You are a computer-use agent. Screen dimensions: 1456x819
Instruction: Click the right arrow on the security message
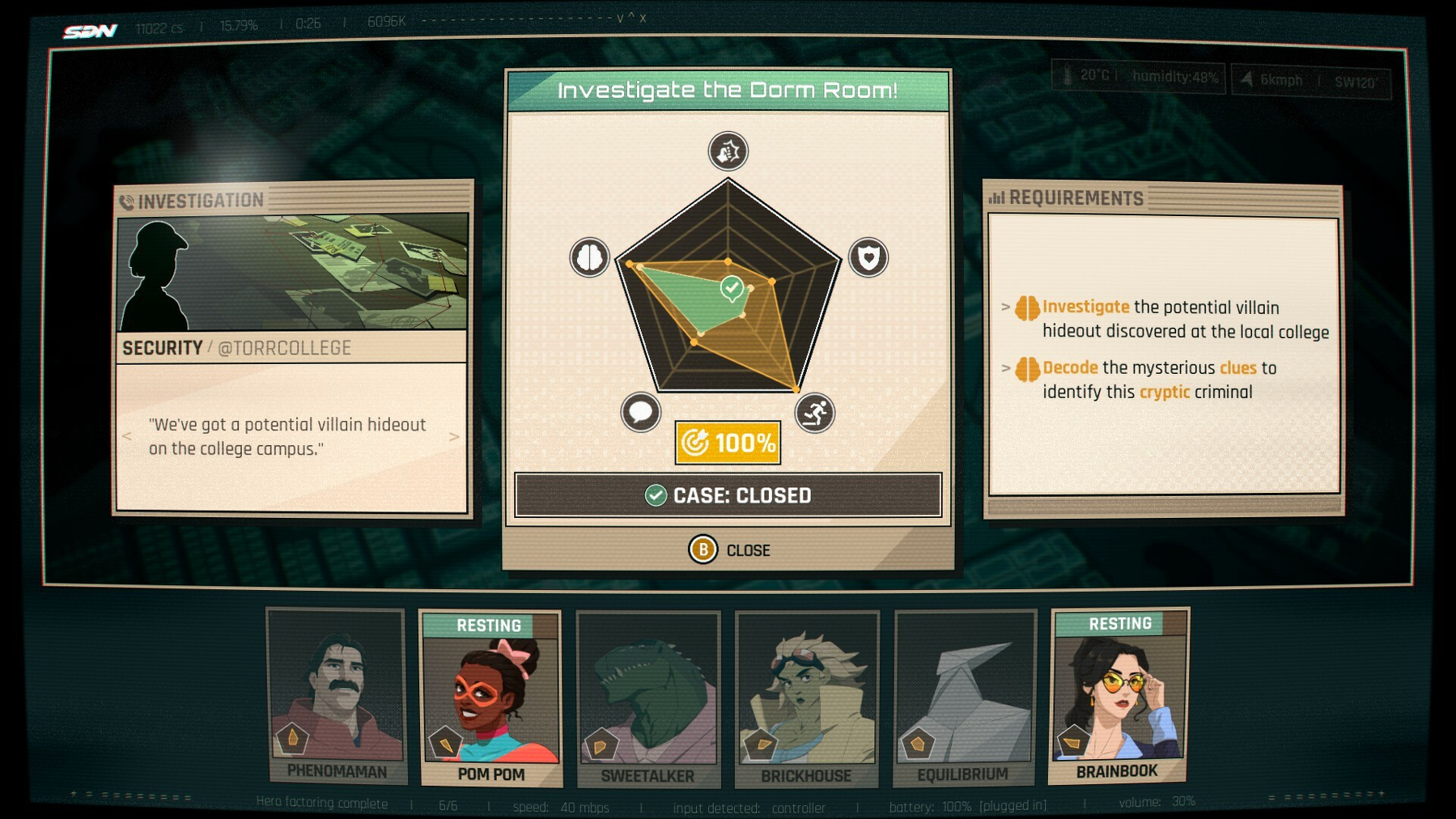[453, 436]
